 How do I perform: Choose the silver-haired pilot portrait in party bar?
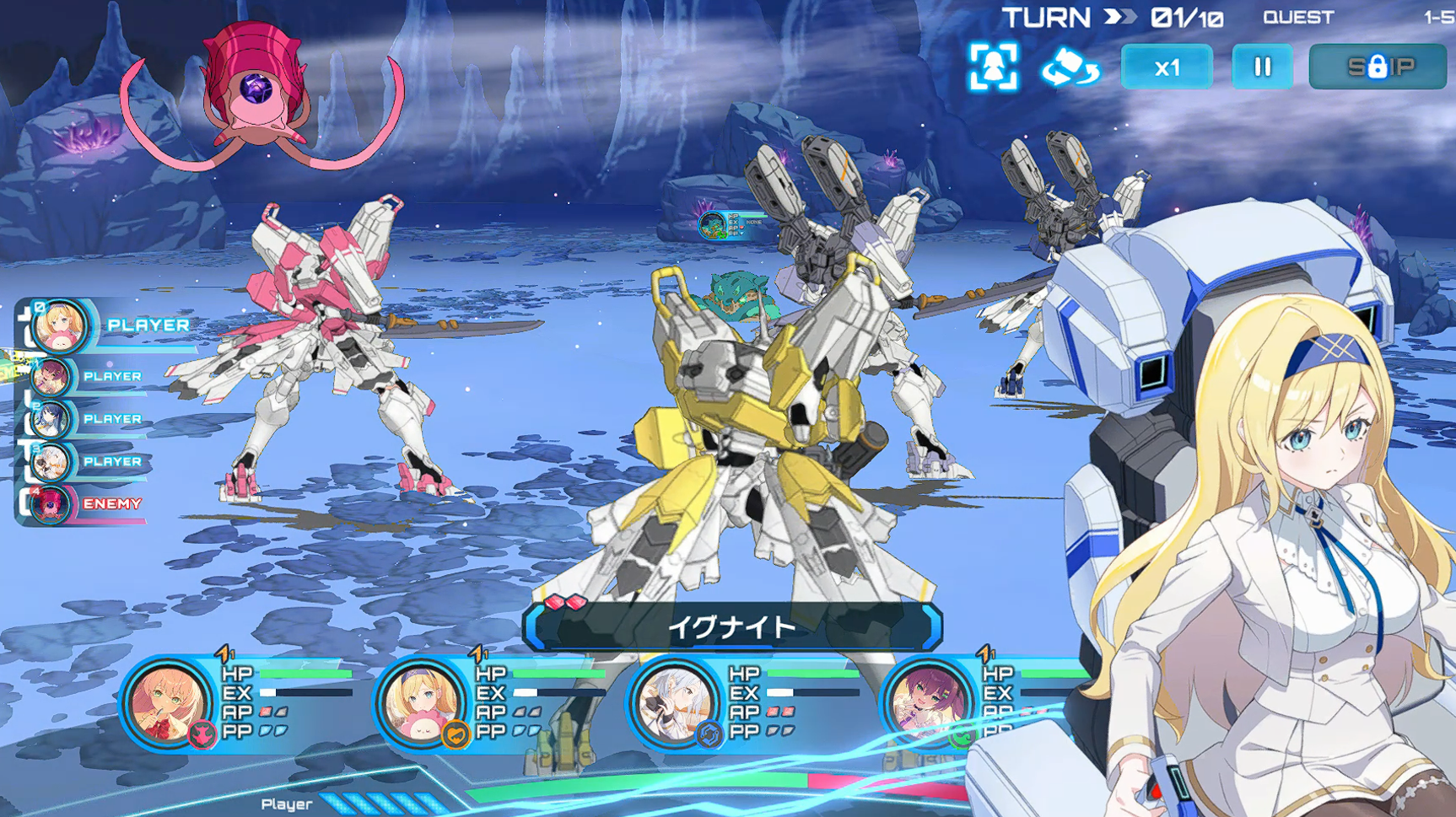tap(674, 704)
